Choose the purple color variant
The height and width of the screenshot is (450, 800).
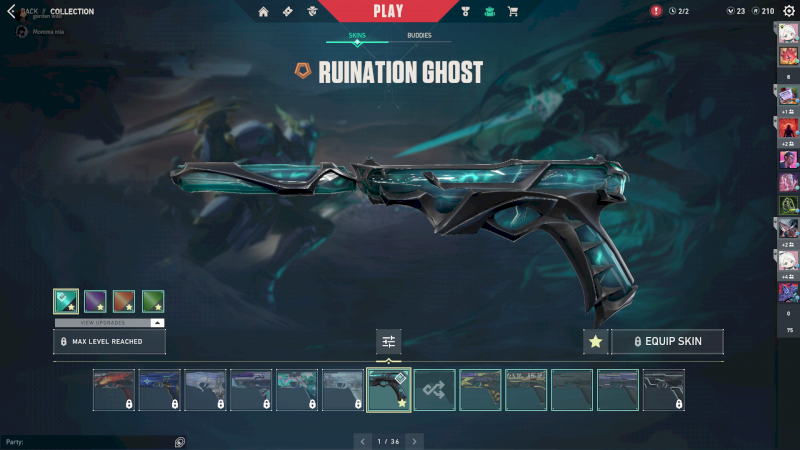(95, 301)
